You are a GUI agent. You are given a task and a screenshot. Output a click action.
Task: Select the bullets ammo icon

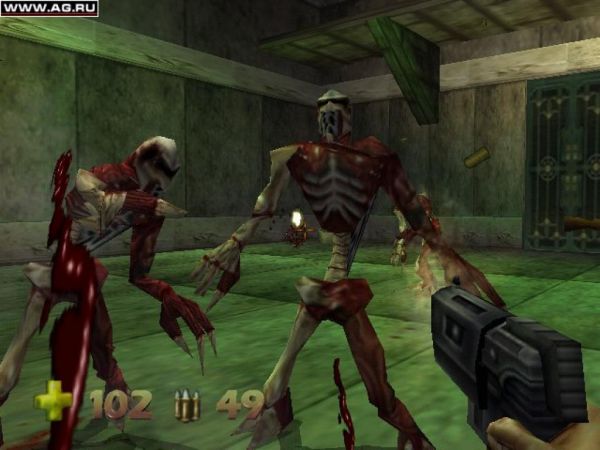click(187, 405)
